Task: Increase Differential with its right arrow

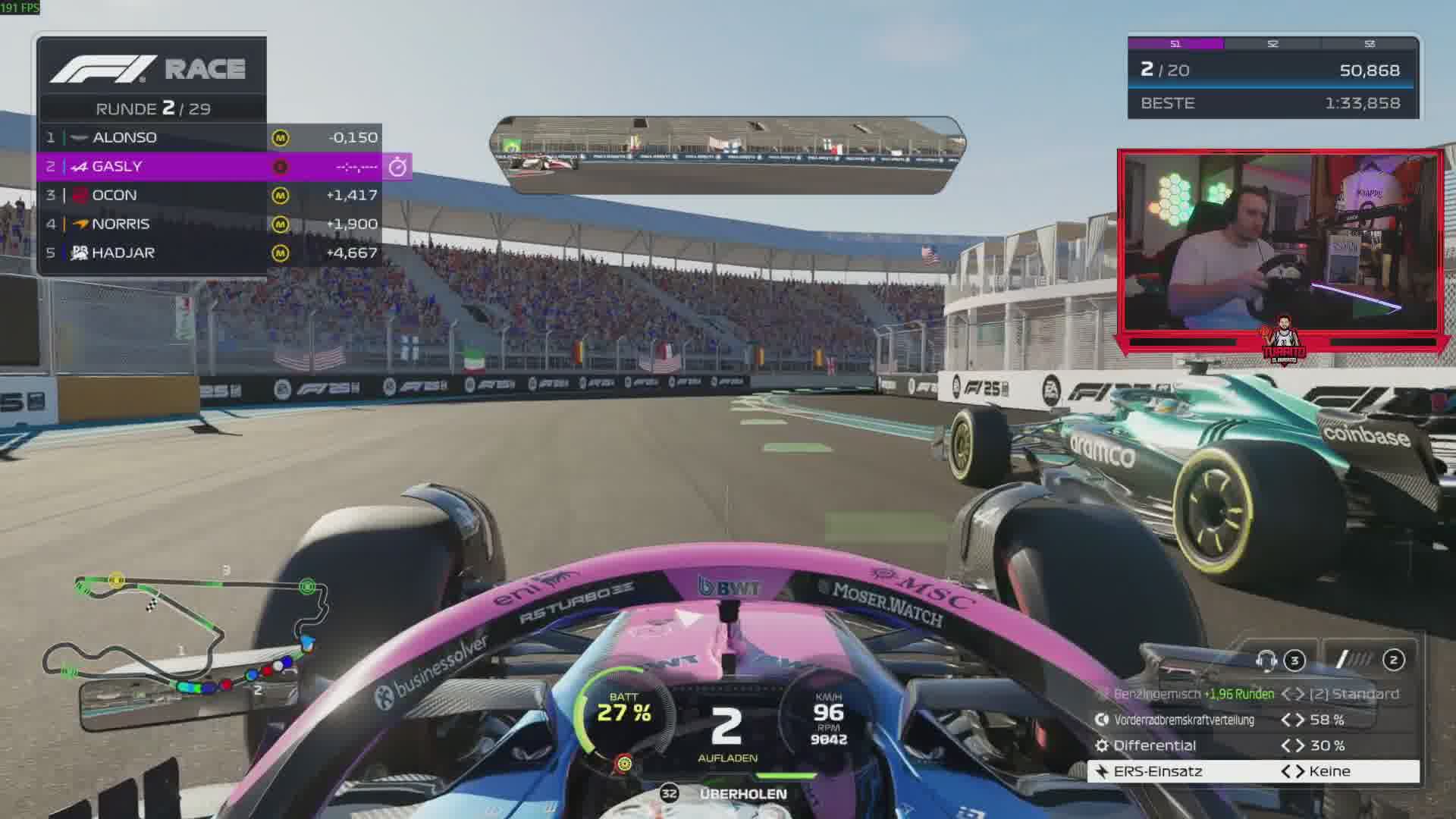Action: click(1299, 745)
